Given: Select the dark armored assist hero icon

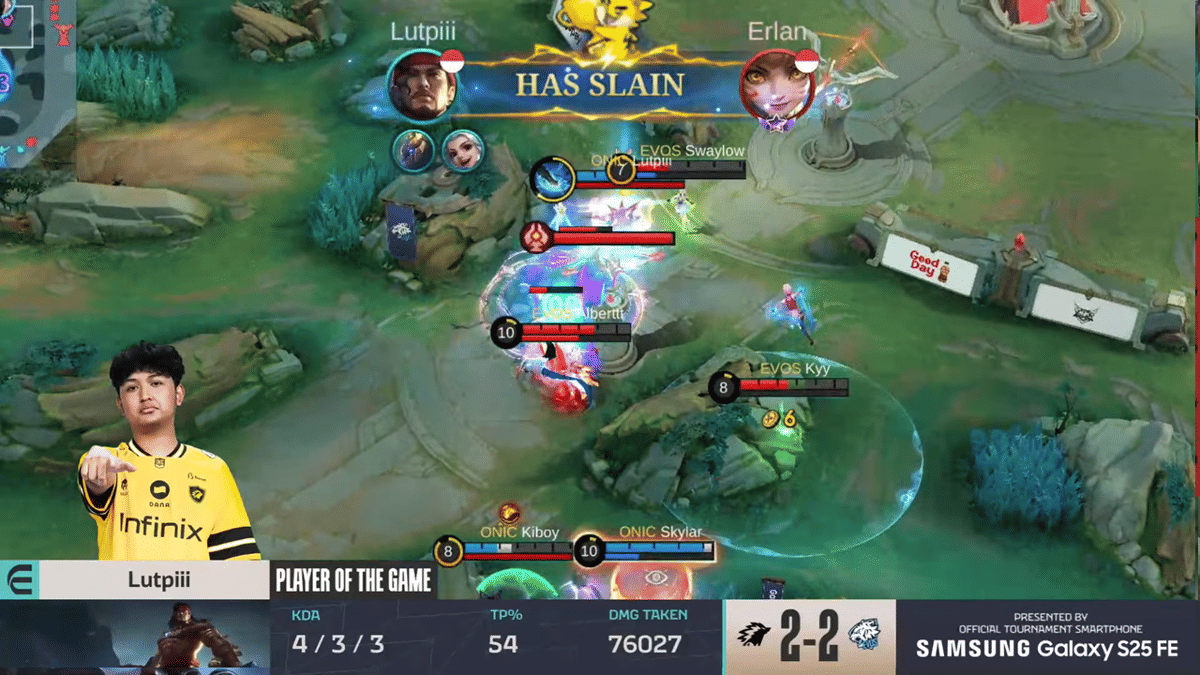Looking at the screenshot, I should (x=413, y=150).
